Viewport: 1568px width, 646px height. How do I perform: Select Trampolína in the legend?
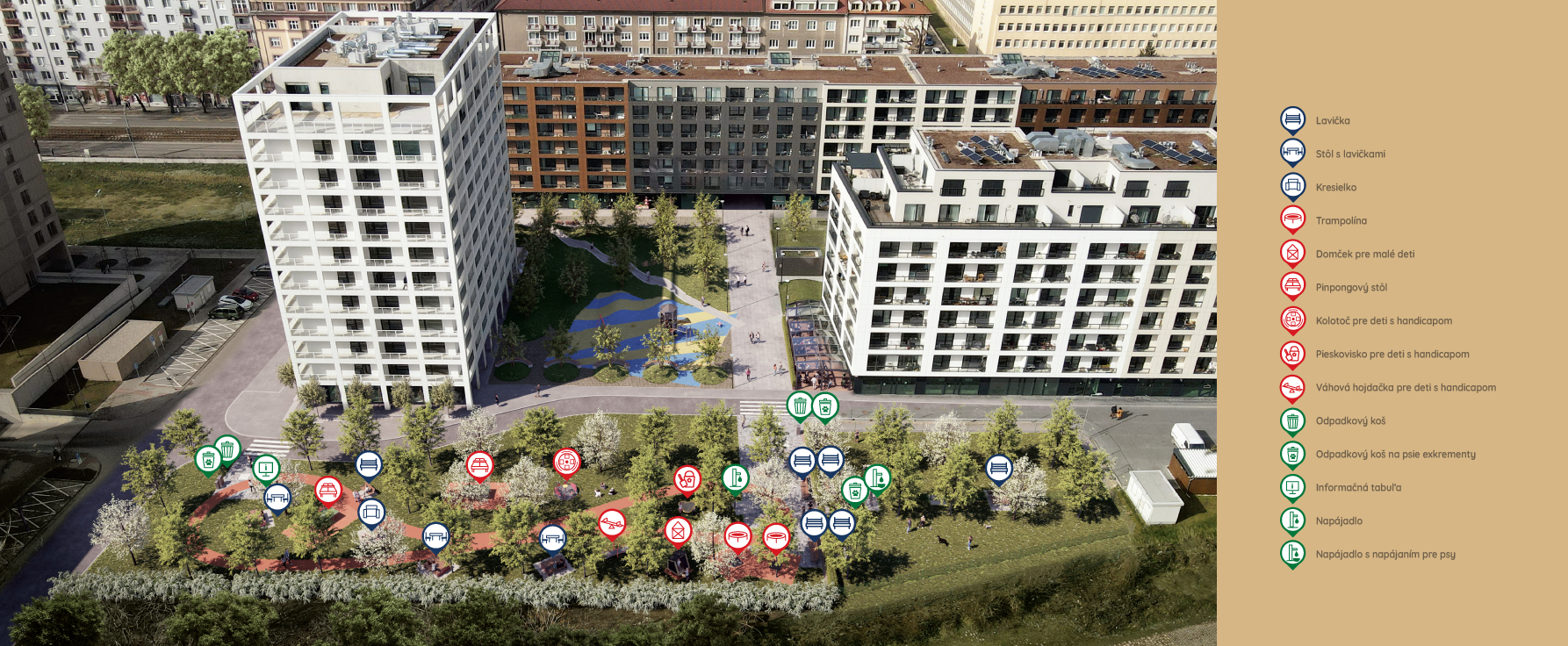click(x=1341, y=221)
